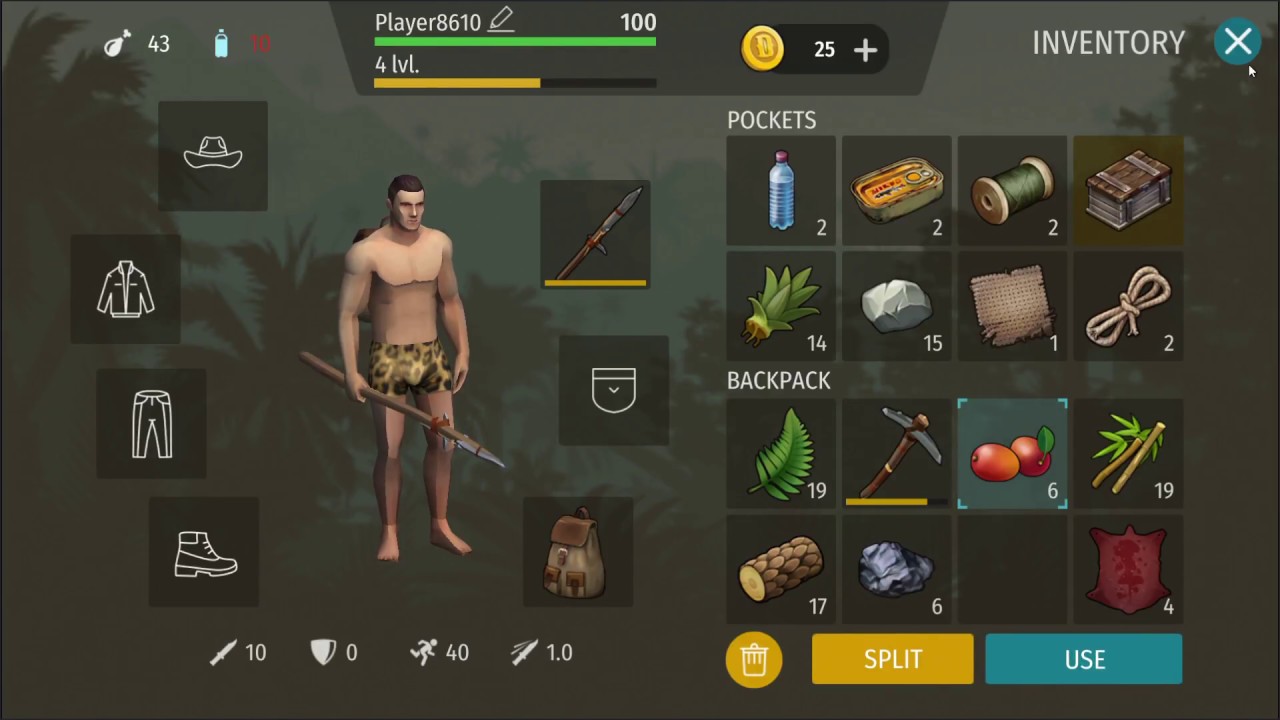The width and height of the screenshot is (1280, 720).
Task: Pick the red animal hide
Action: tap(1128, 569)
